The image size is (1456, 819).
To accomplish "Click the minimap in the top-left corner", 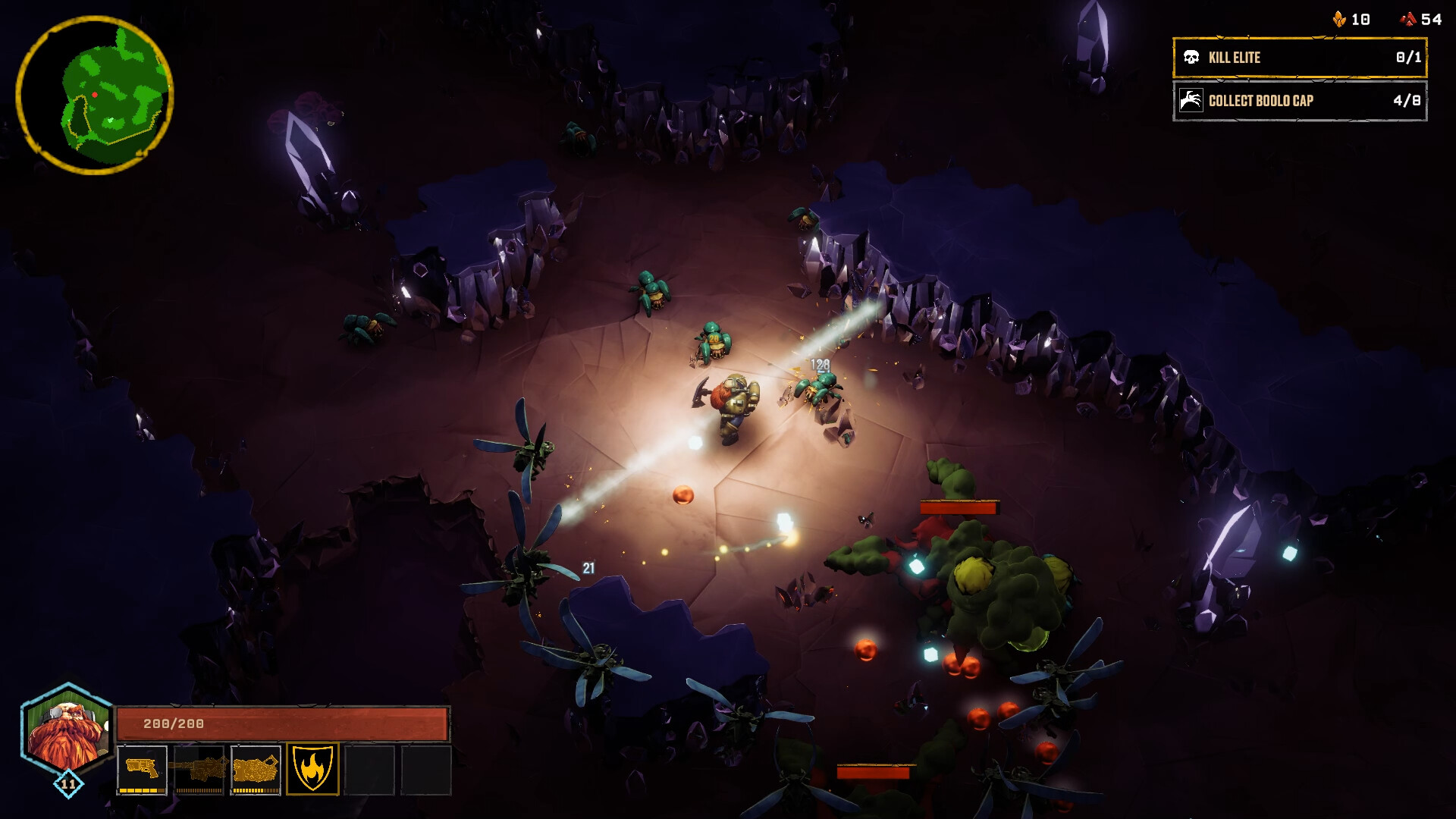I will pyautogui.click(x=99, y=89).
